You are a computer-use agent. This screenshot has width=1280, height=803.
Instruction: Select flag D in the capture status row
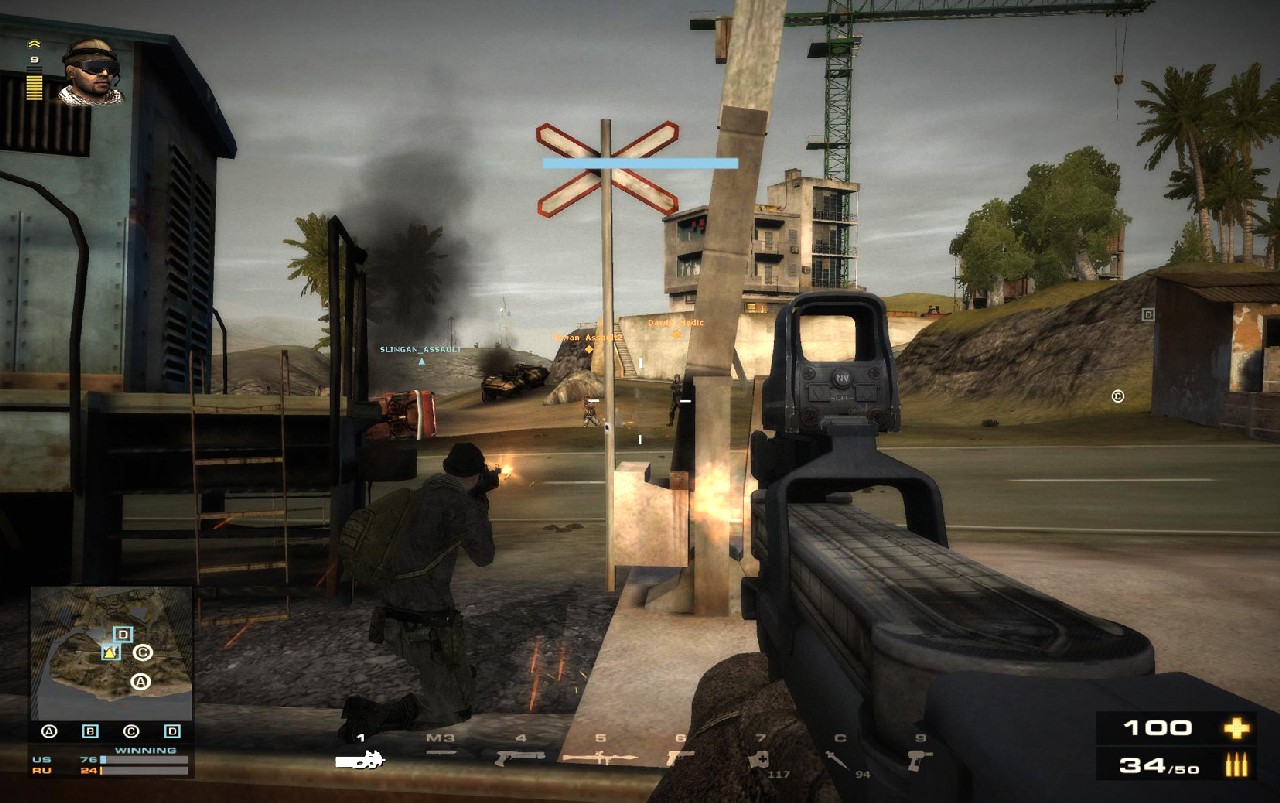pyautogui.click(x=172, y=732)
